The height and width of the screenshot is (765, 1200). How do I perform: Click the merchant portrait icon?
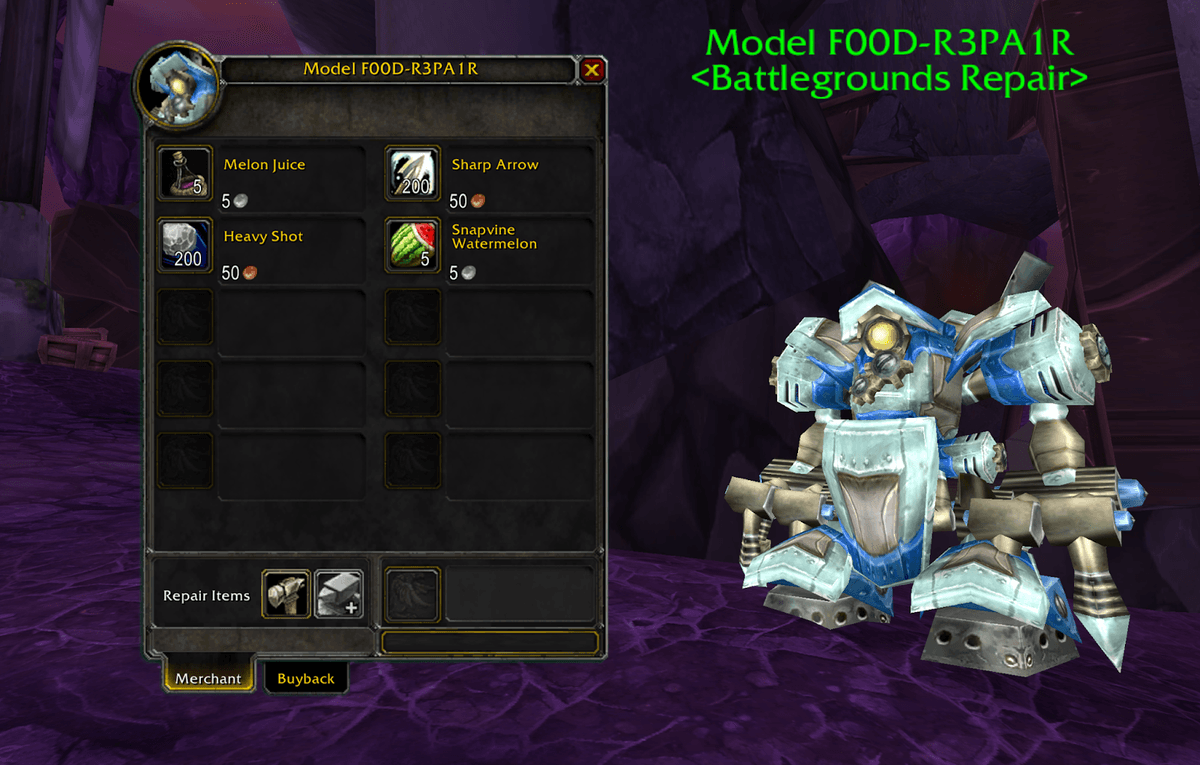178,87
